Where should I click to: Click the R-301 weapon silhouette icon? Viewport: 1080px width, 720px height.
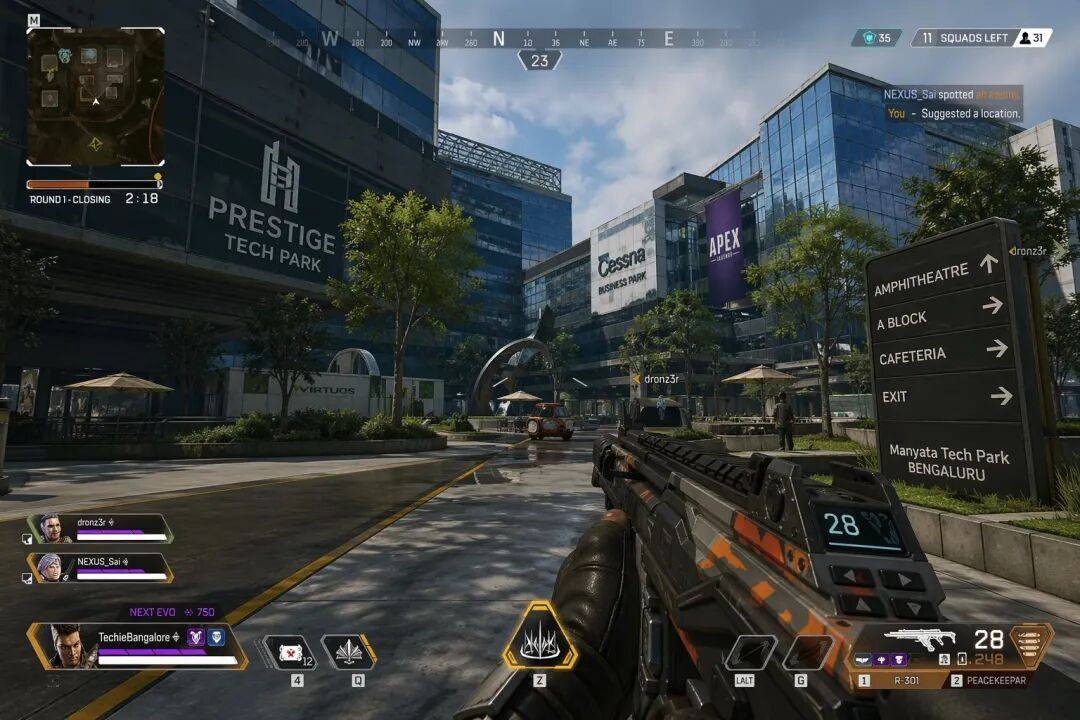pyautogui.click(x=920, y=639)
